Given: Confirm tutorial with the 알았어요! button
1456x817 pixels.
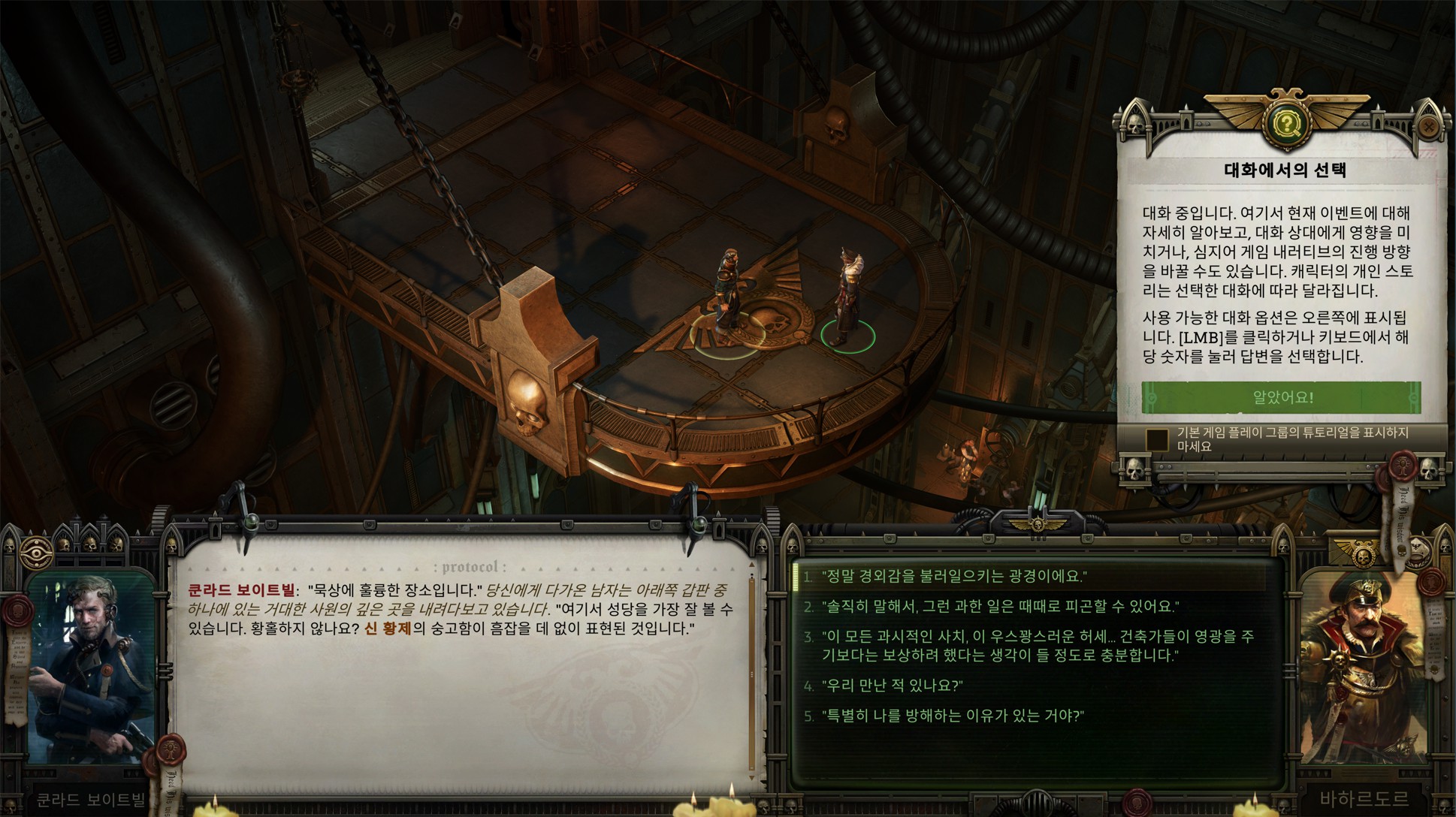Looking at the screenshot, I should [x=1281, y=397].
